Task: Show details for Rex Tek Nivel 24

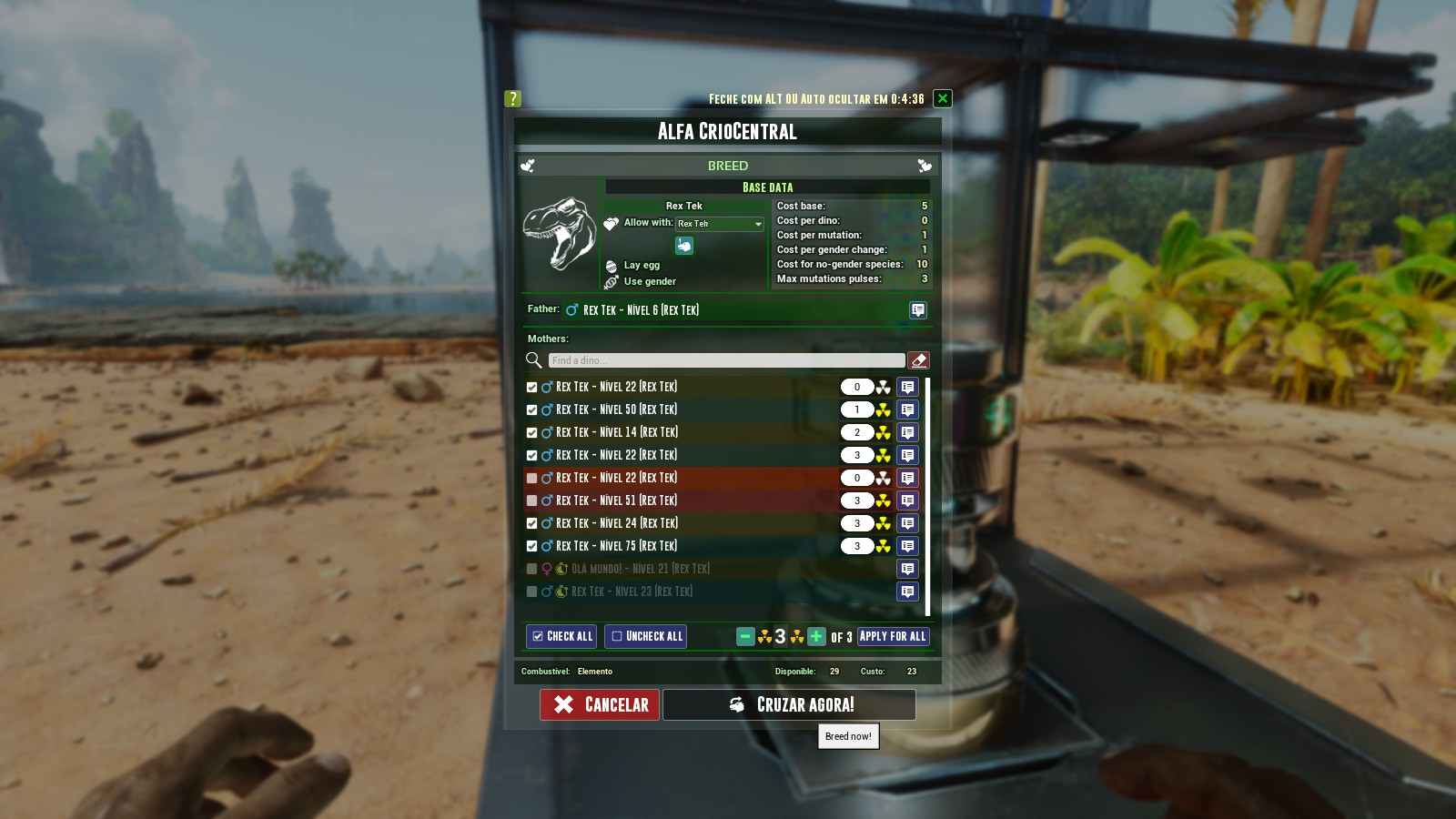Action: [x=907, y=523]
